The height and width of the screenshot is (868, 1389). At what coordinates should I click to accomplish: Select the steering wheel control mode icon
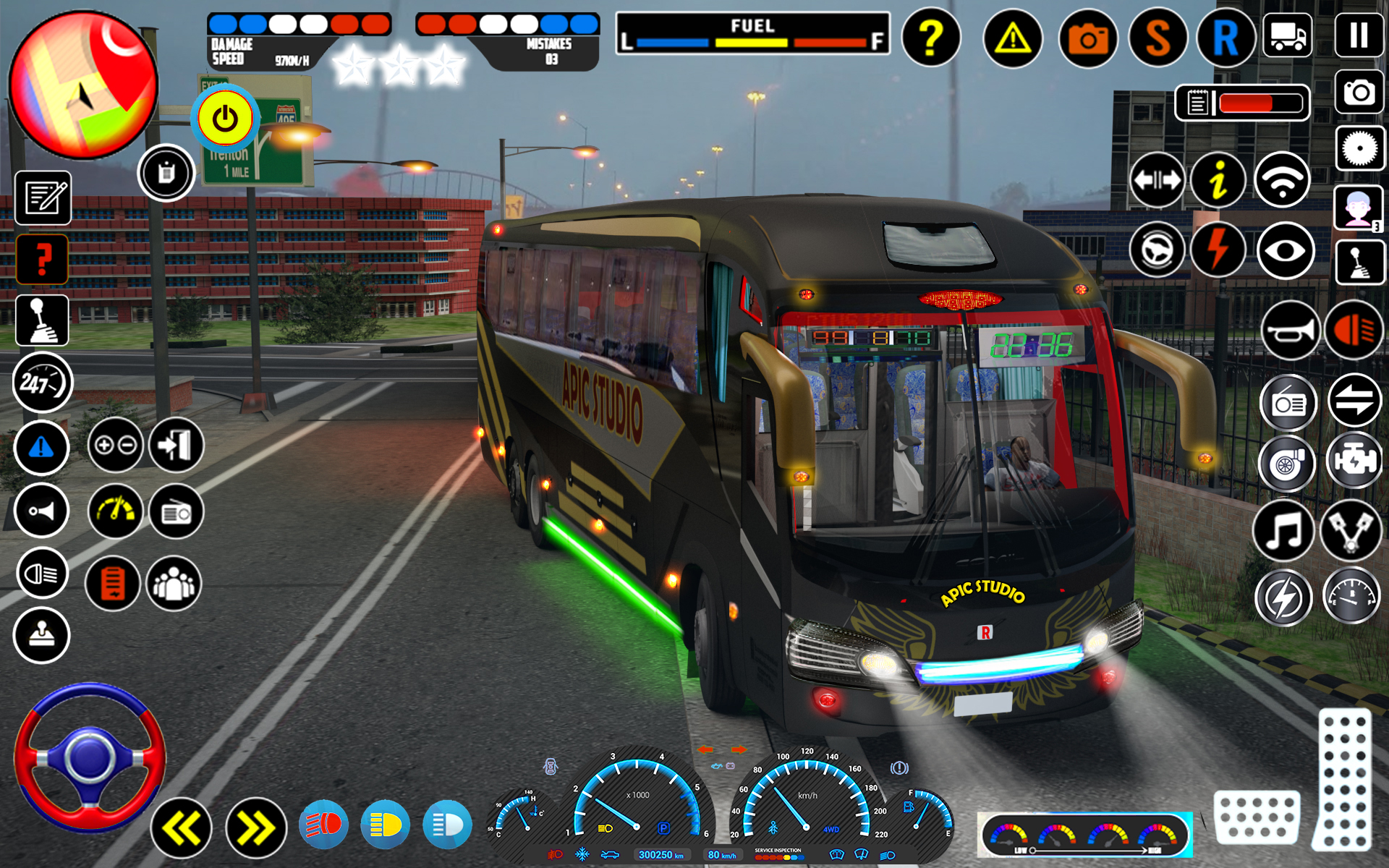tap(1156, 250)
